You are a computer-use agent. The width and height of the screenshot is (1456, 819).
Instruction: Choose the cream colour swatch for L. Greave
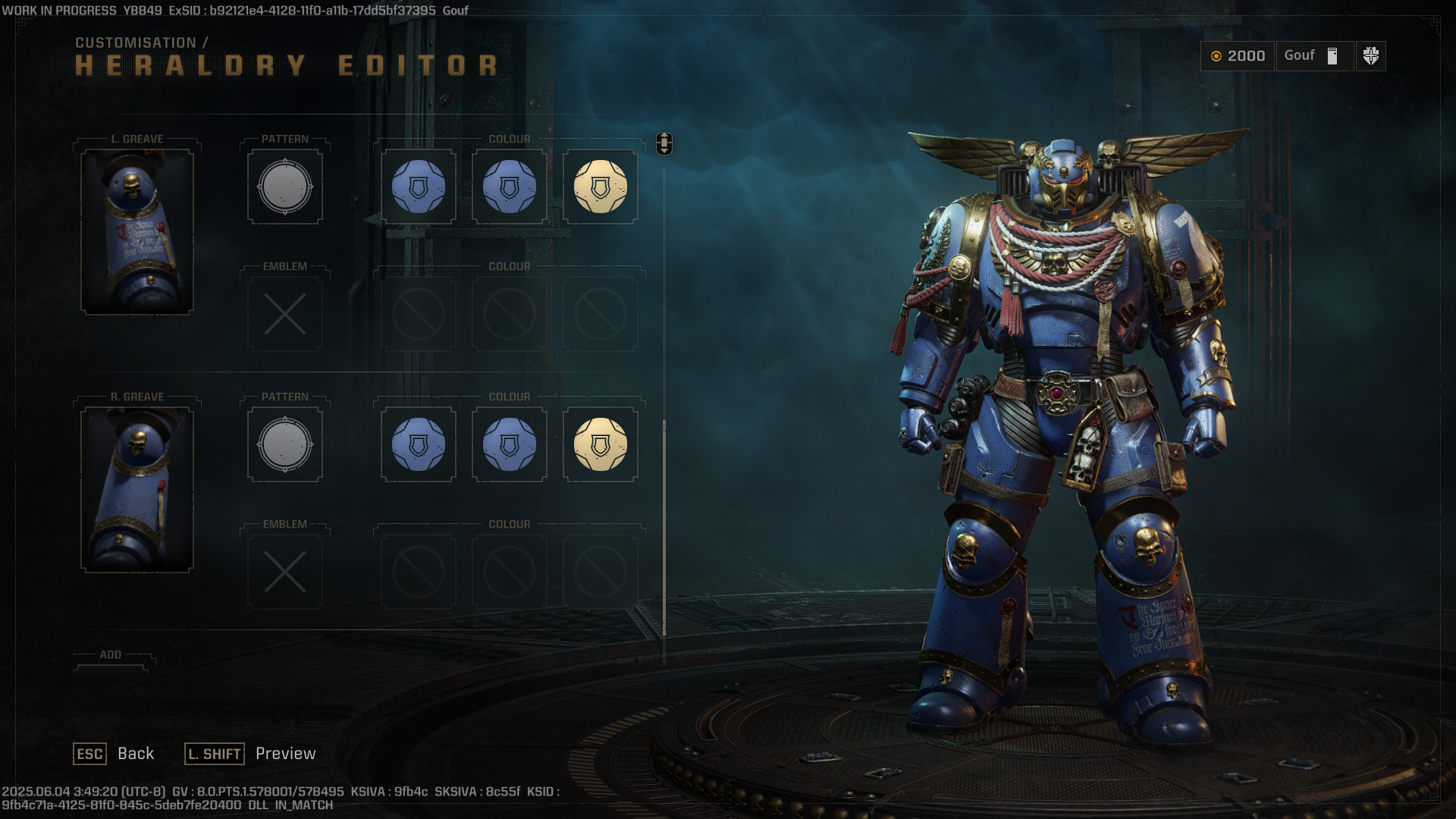point(600,187)
